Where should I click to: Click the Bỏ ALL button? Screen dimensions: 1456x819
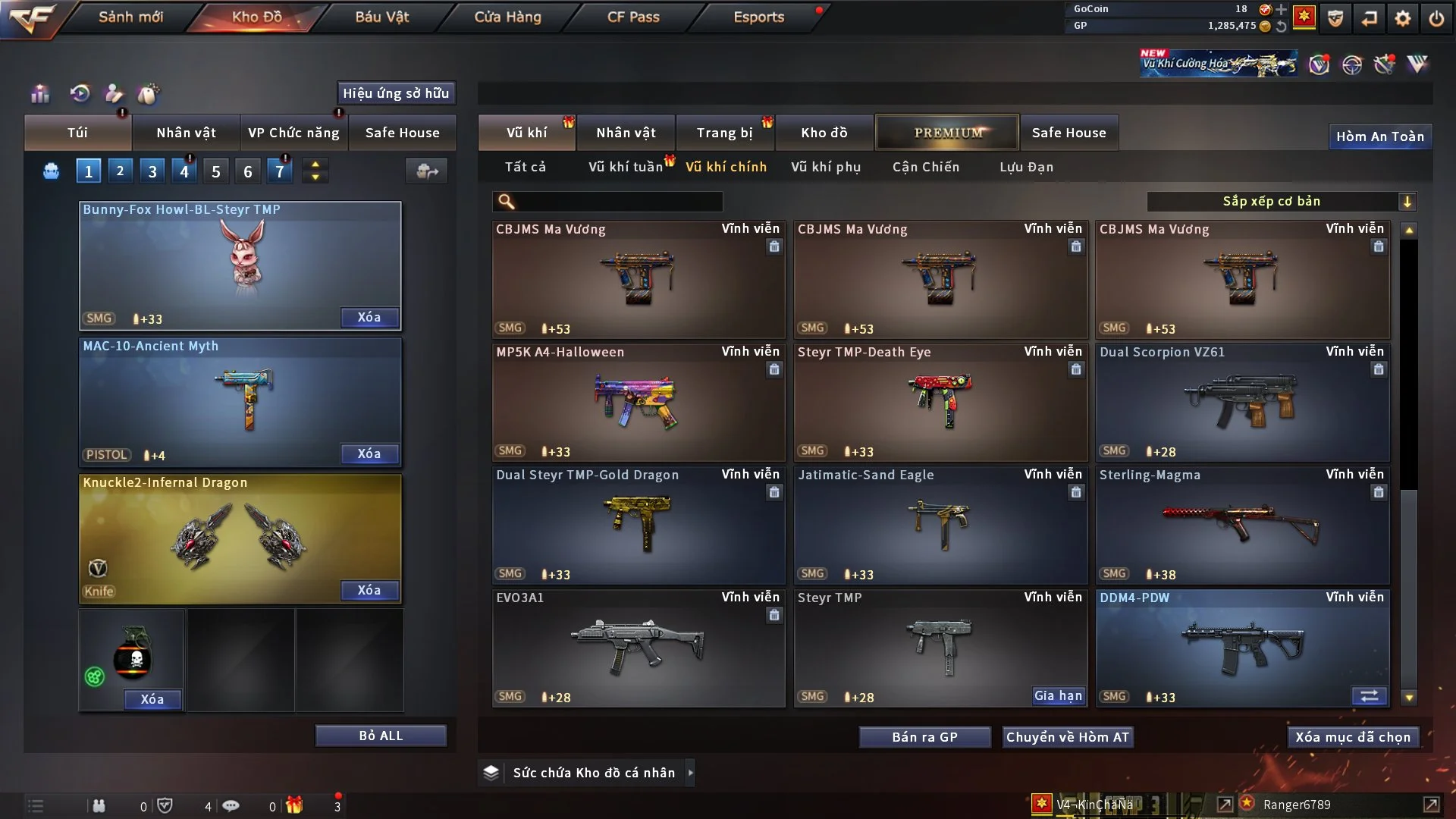[381, 736]
